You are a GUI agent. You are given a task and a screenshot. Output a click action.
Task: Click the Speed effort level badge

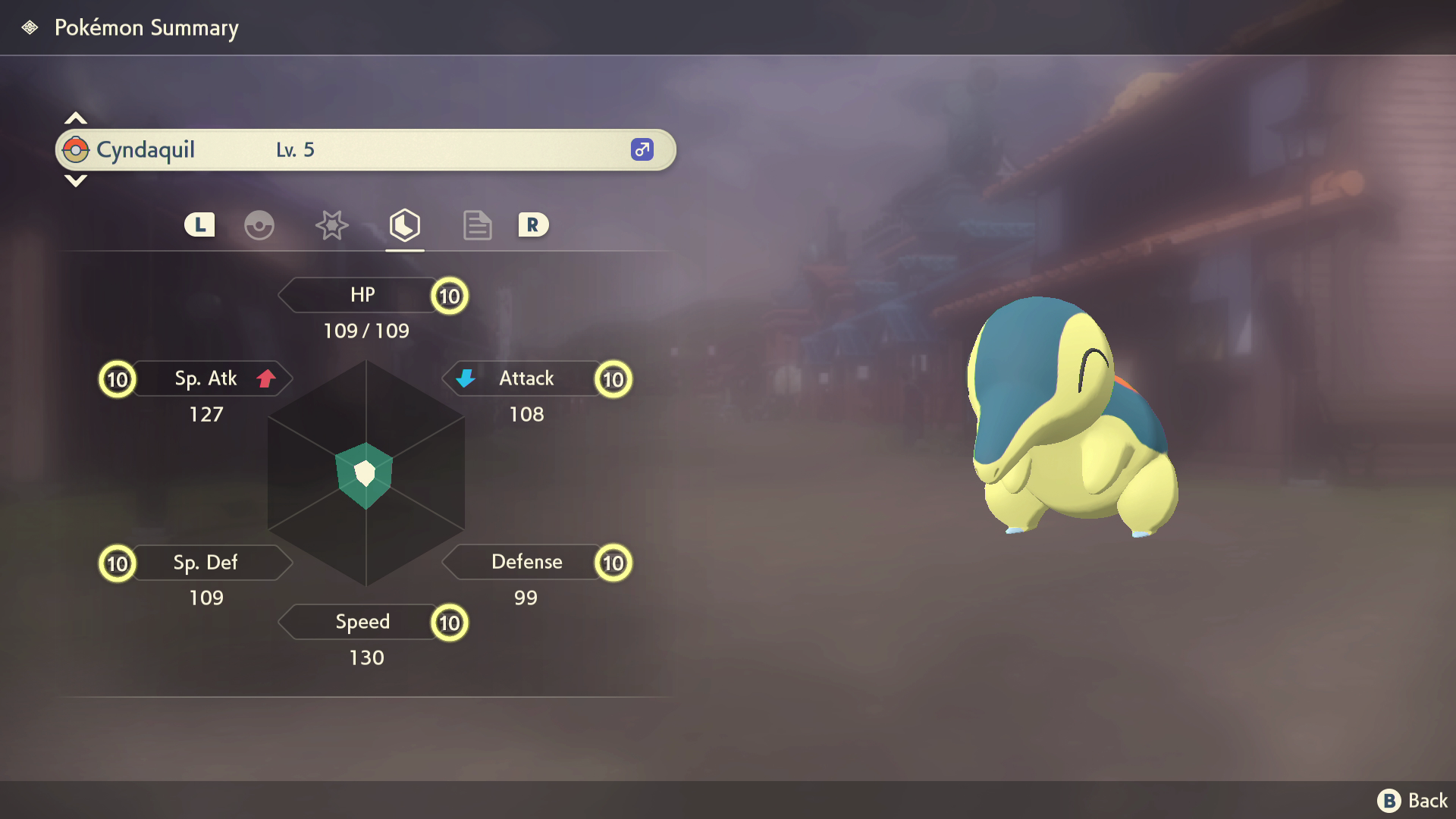[x=450, y=623]
